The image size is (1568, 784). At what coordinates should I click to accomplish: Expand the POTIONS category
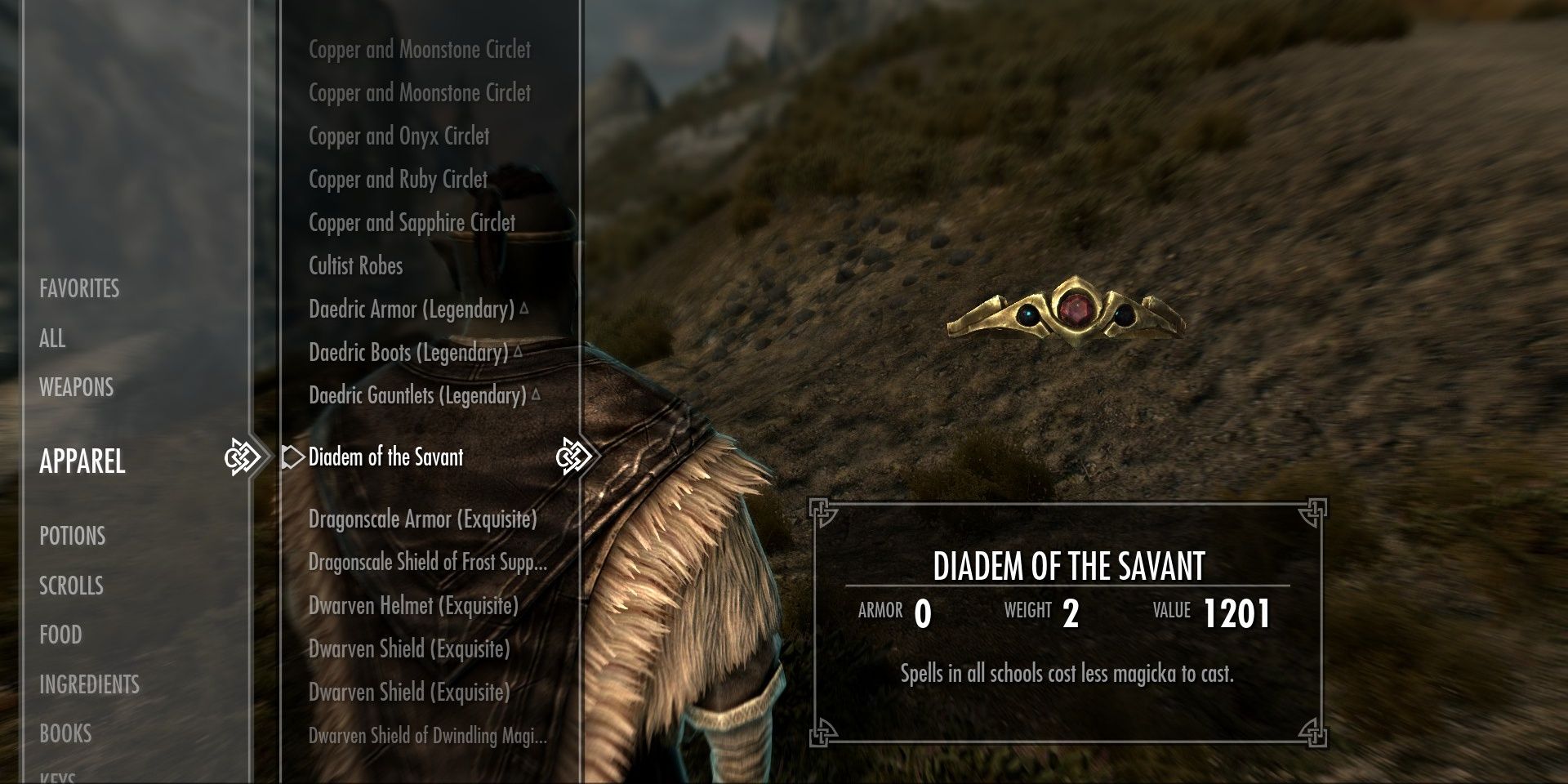pos(72,537)
